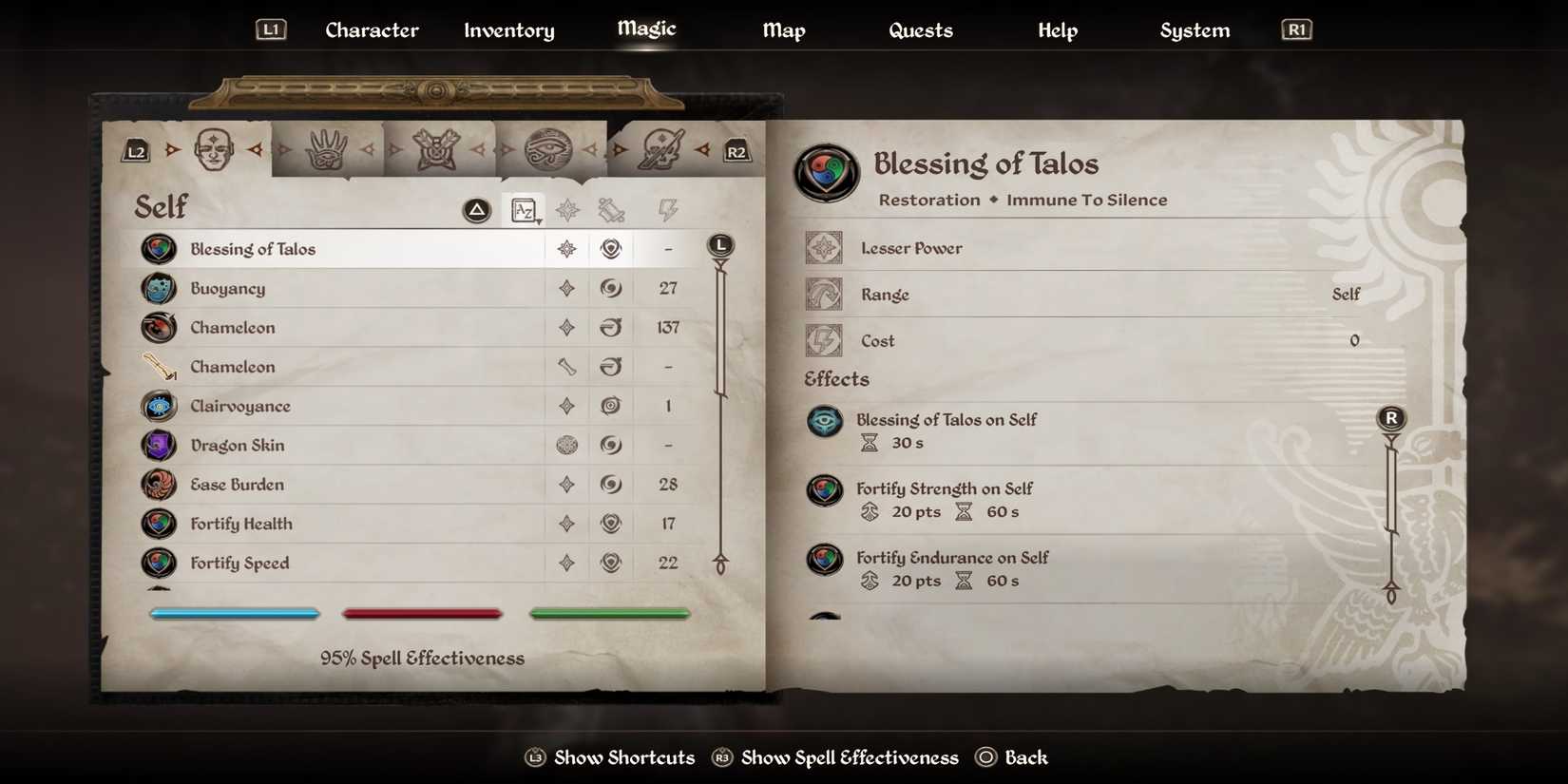
Task: Open the eye-symbol spell category
Action: tap(549, 149)
